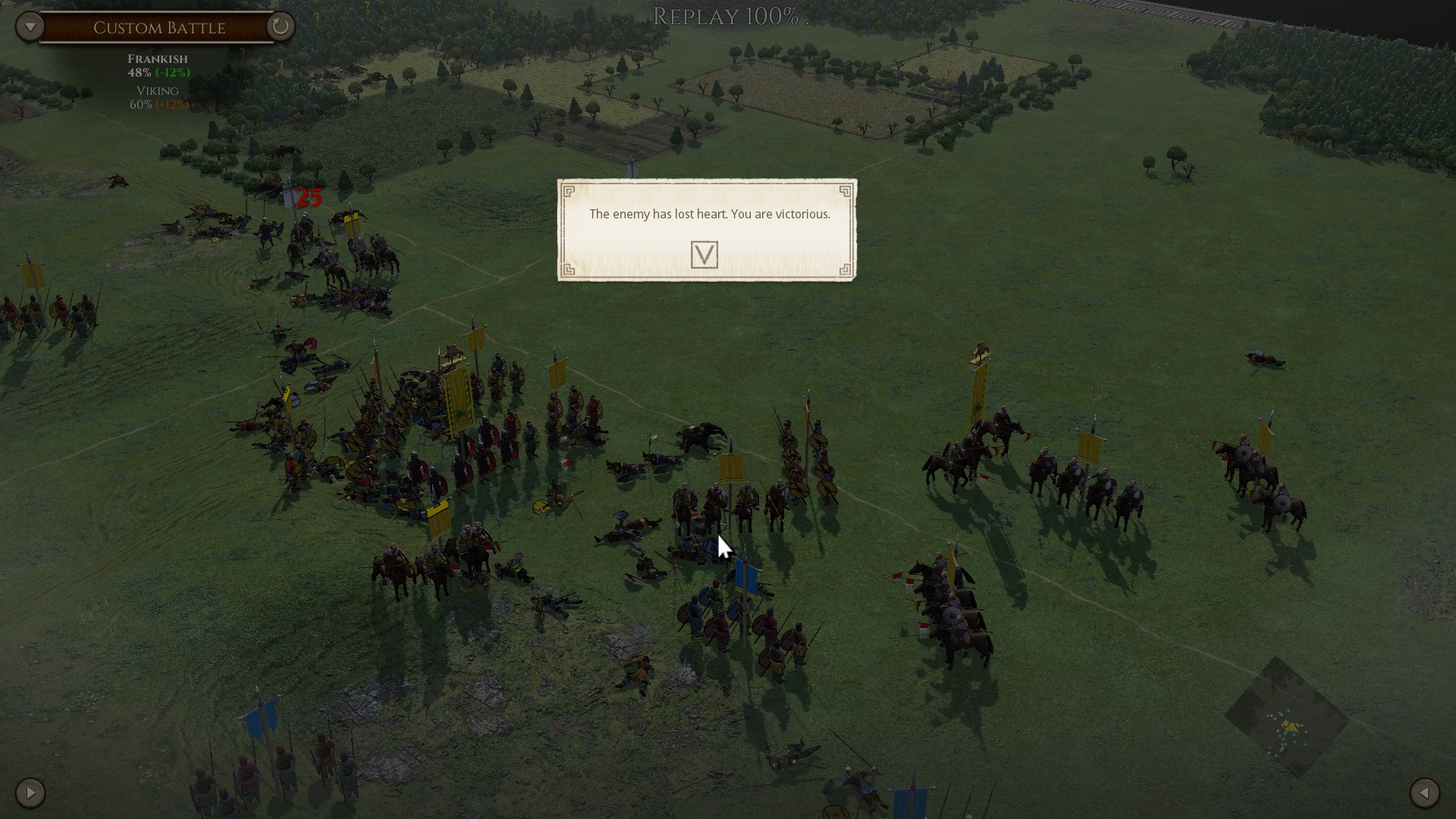The width and height of the screenshot is (1456, 819).
Task: Click the back arrow button at bottom right
Action: point(1424,793)
